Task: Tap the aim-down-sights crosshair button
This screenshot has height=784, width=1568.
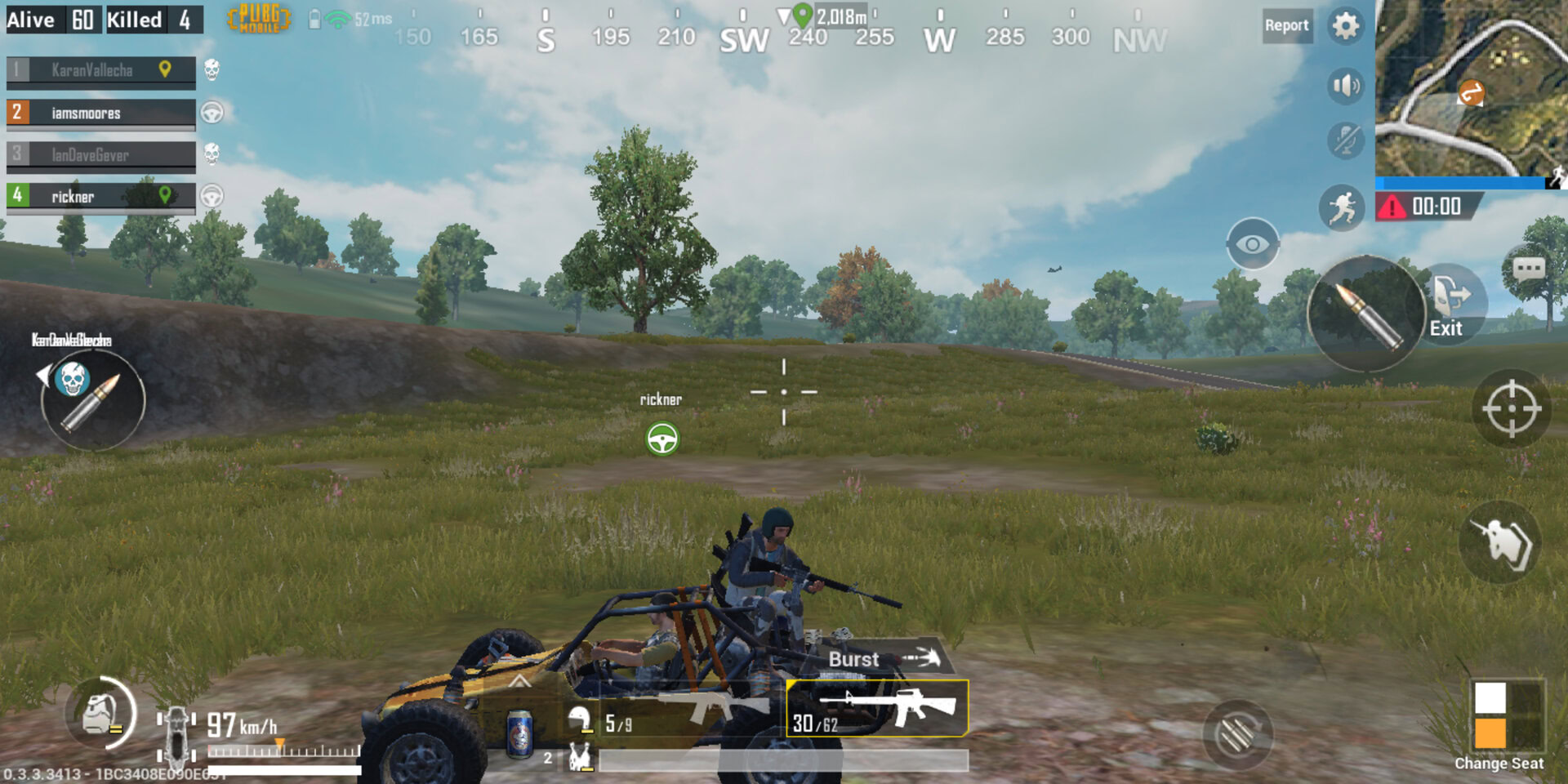Action: pos(1511,408)
